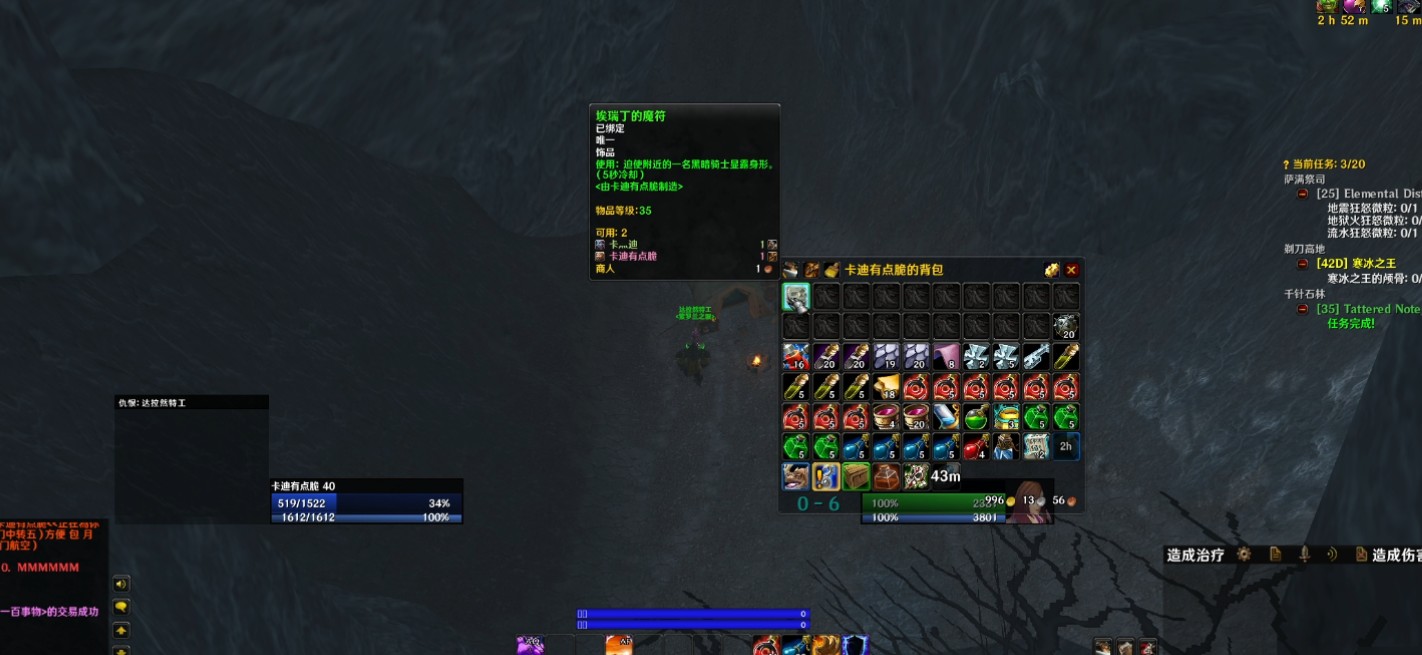
Task: Select the highlighted trinket in the first bag slot
Action: click(x=795, y=297)
